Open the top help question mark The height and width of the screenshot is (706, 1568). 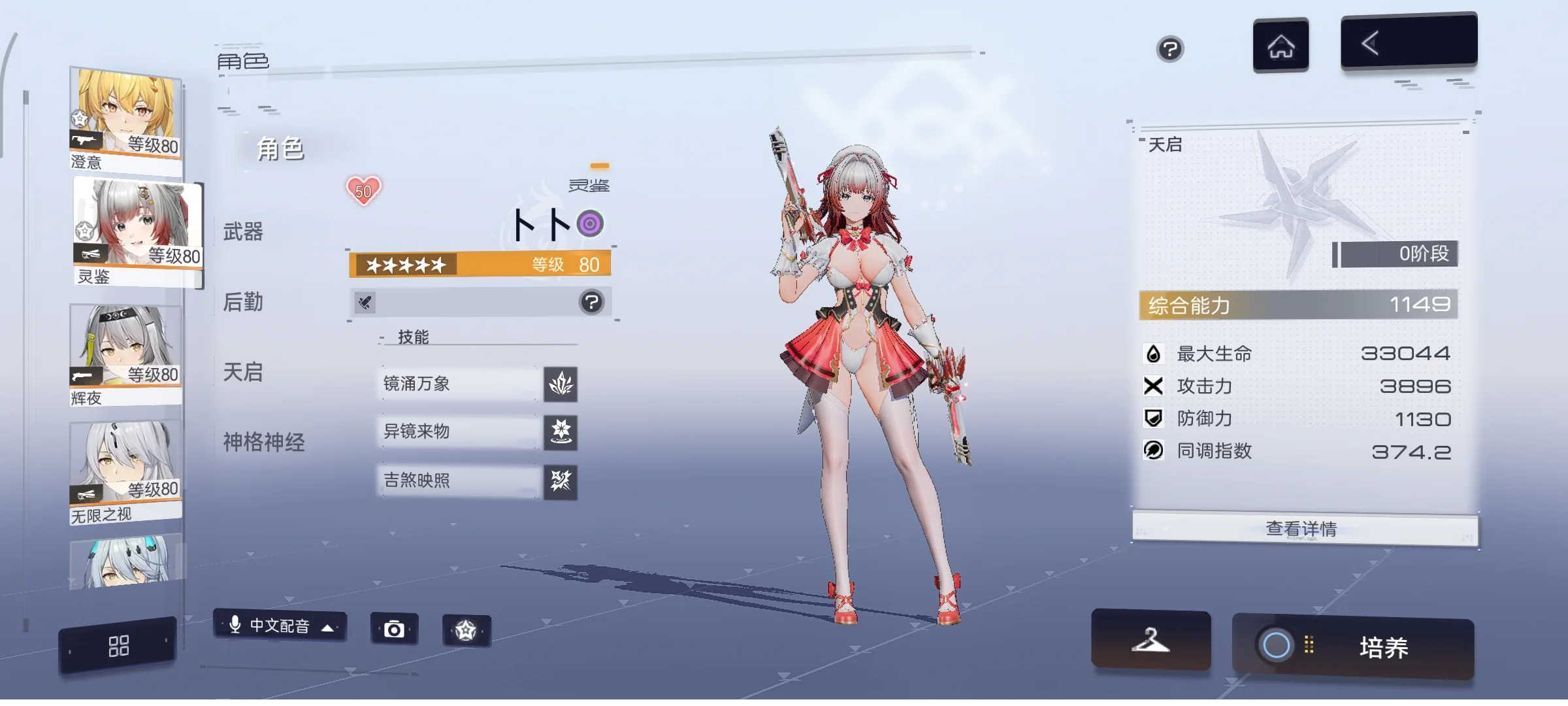click(x=1169, y=49)
